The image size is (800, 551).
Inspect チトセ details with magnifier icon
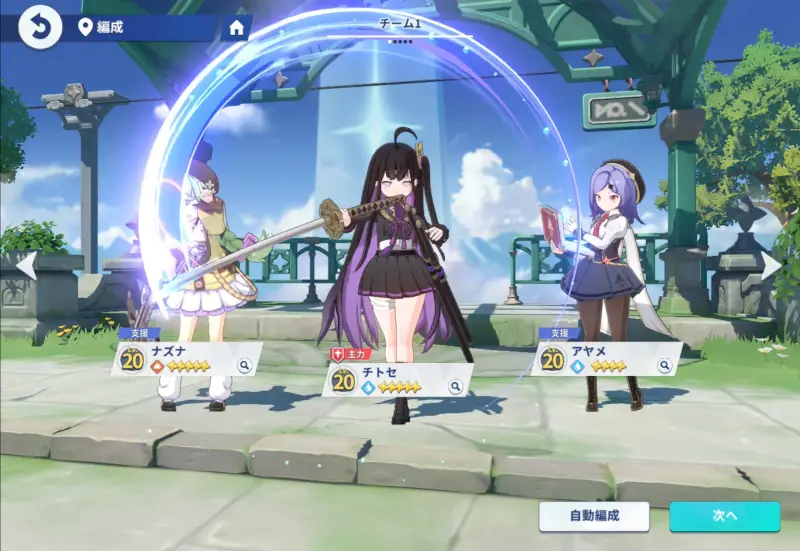click(455, 387)
